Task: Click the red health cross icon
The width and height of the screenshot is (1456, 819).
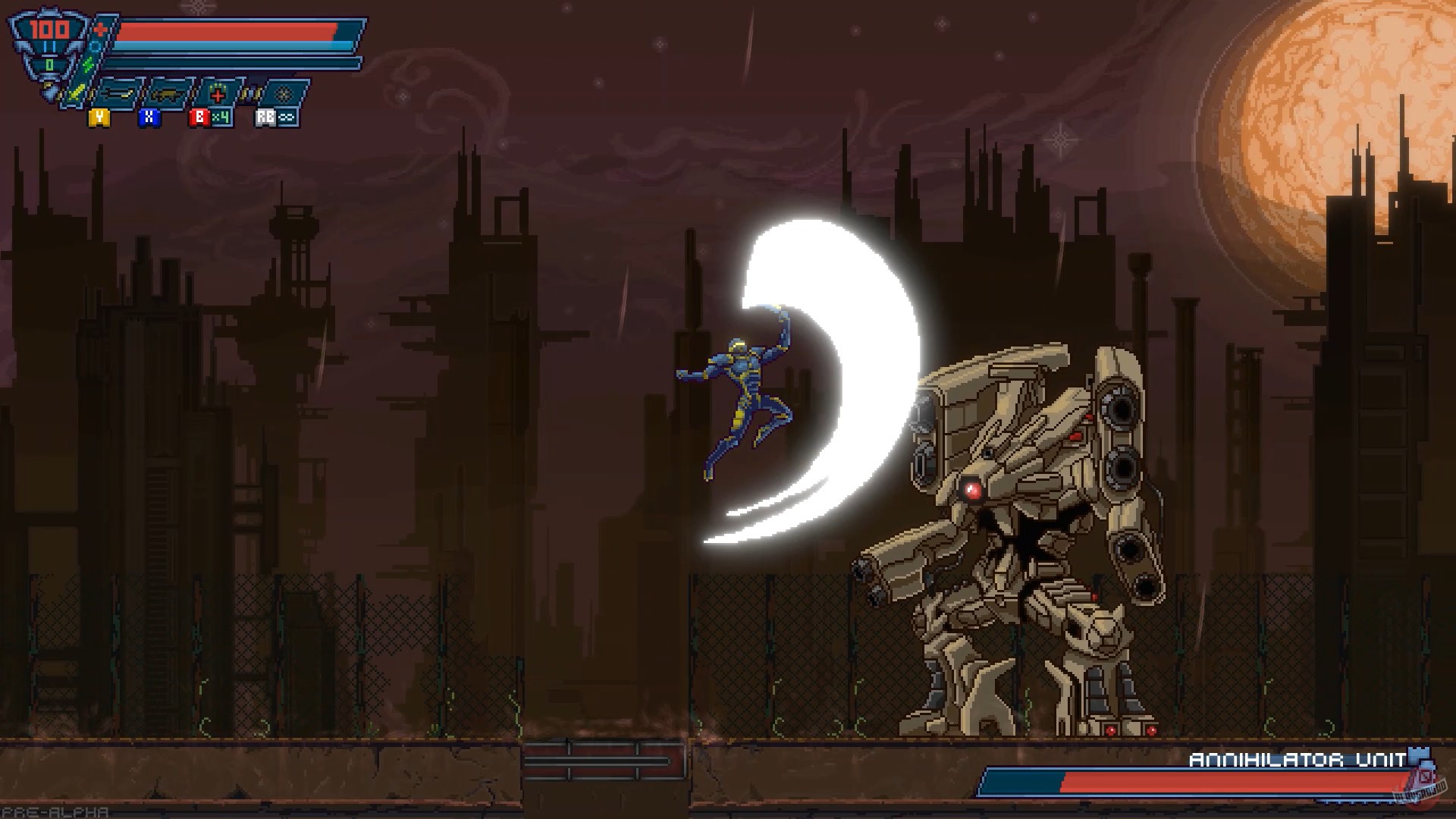Action: click(x=99, y=29)
